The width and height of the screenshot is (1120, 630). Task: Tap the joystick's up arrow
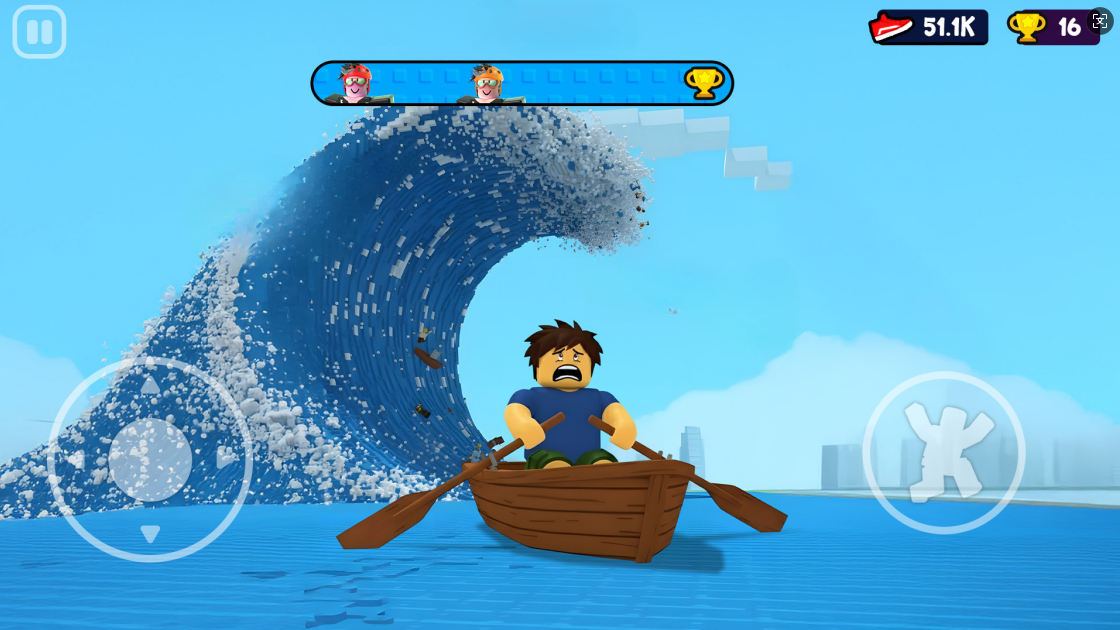click(x=150, y=385)
